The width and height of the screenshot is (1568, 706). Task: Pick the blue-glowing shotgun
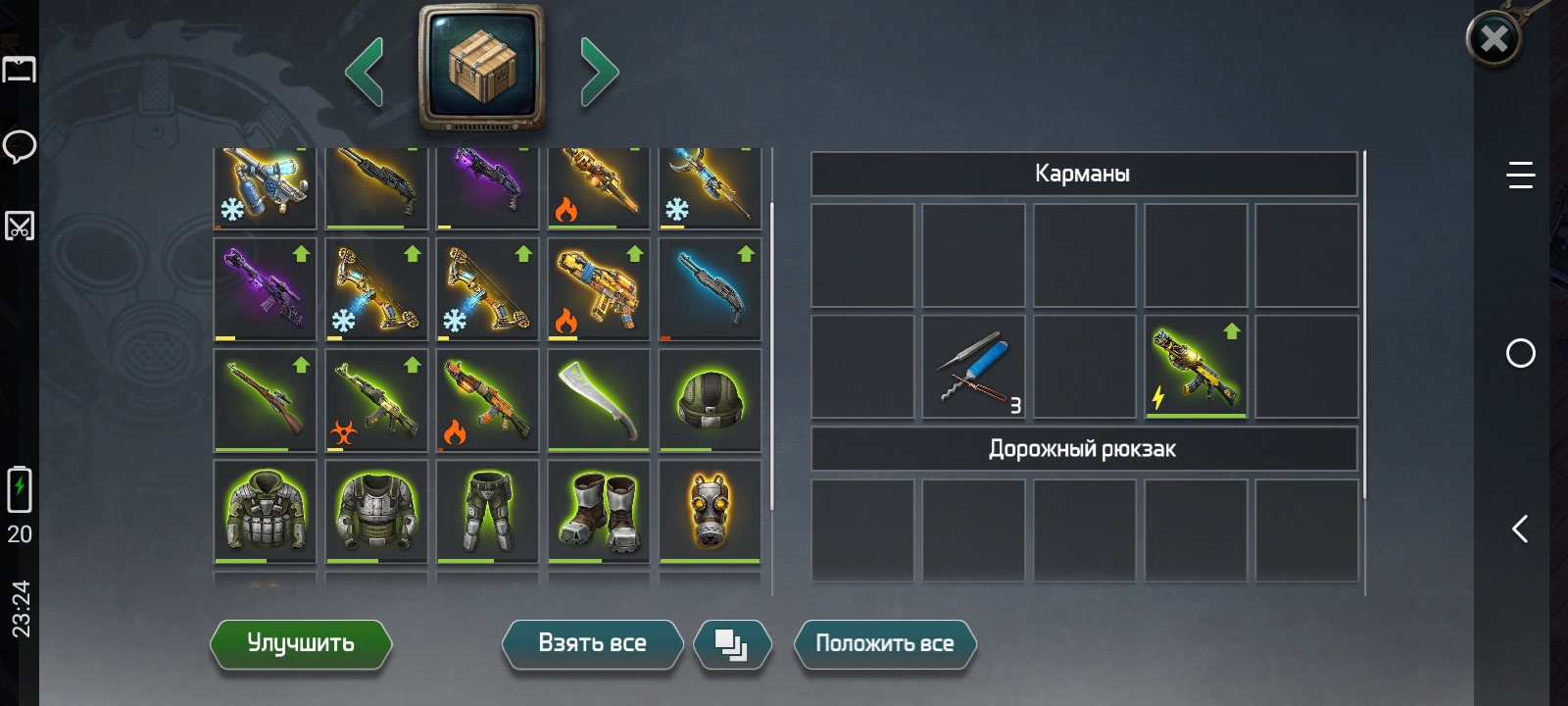point(710,289)
